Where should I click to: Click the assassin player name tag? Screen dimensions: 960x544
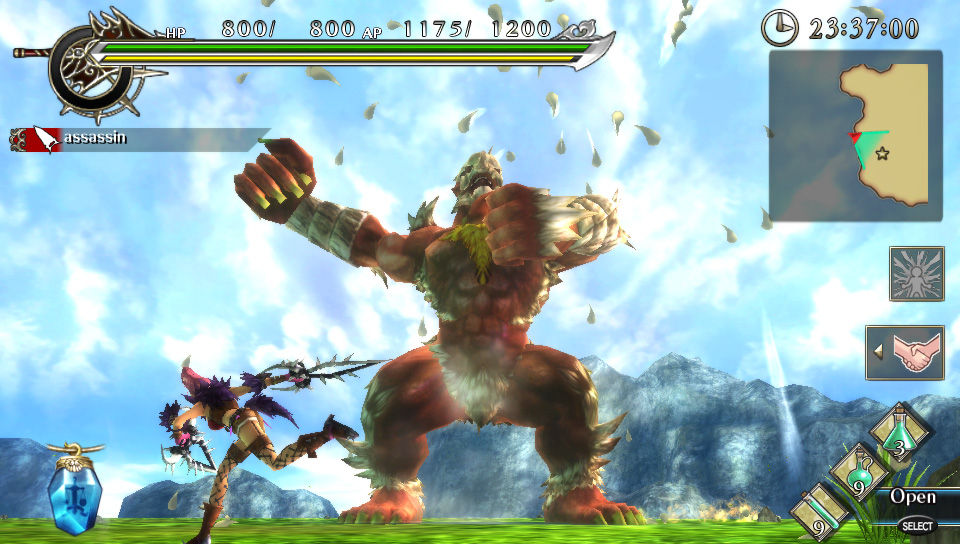pyautogui.click(x=94, y=138)
